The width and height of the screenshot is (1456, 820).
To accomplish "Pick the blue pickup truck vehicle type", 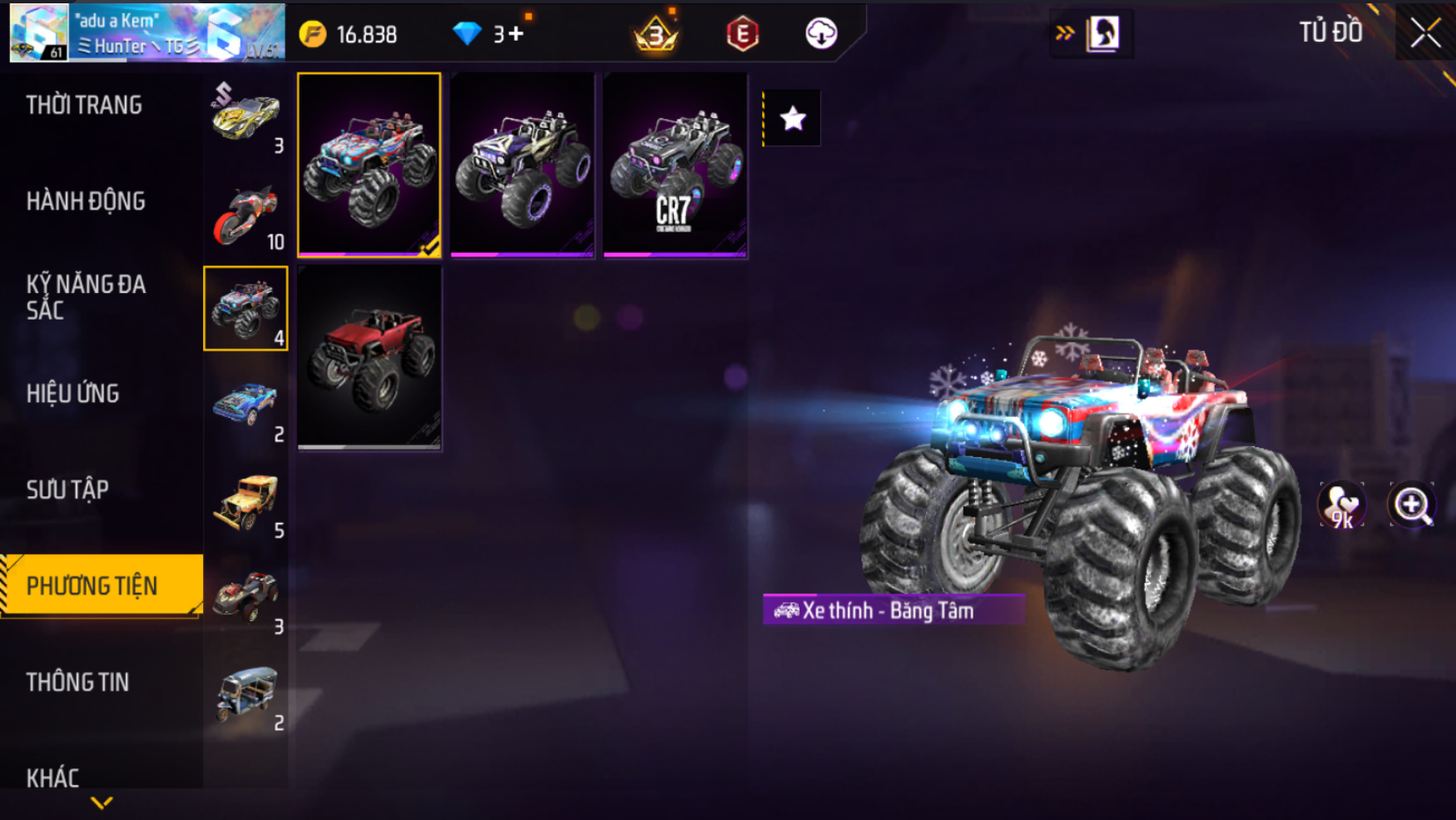I will 245,405.
